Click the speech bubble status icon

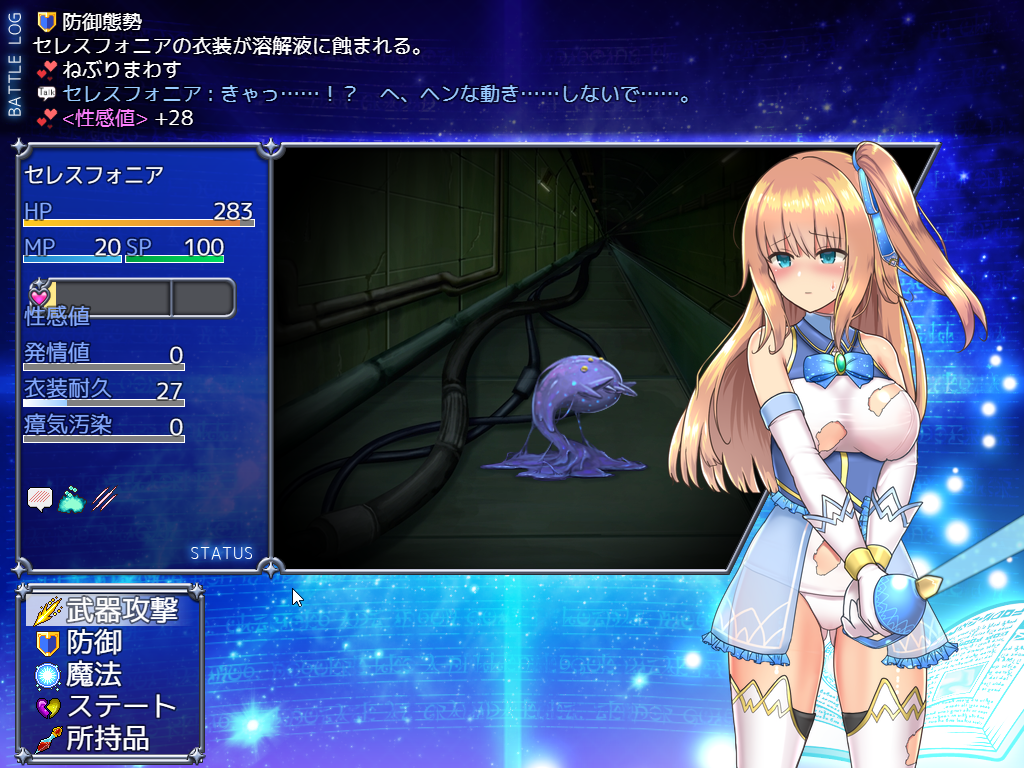(40, 498)
